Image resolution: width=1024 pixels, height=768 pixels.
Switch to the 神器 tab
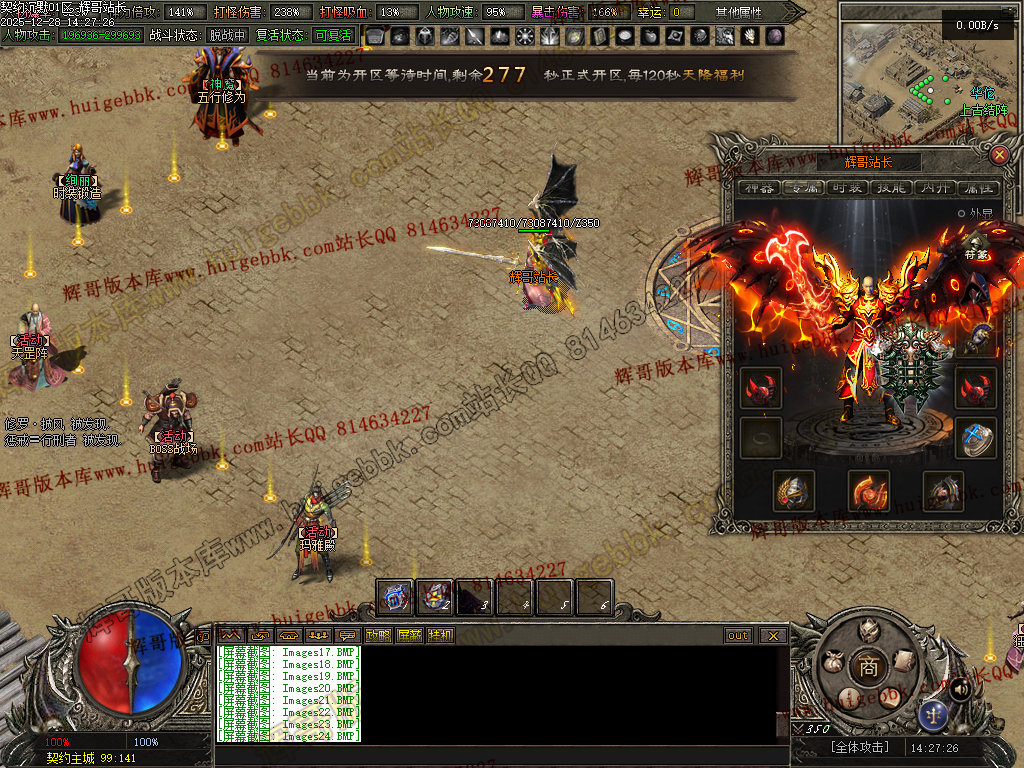tap(759, 188)
